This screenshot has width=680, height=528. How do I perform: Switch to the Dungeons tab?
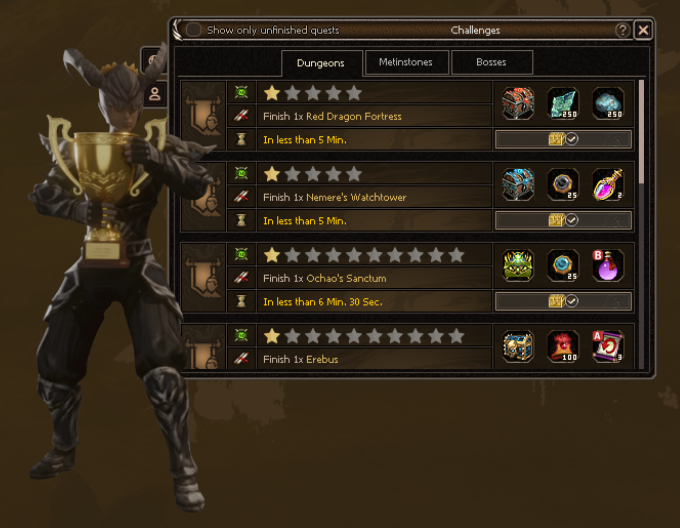point(320,63)
